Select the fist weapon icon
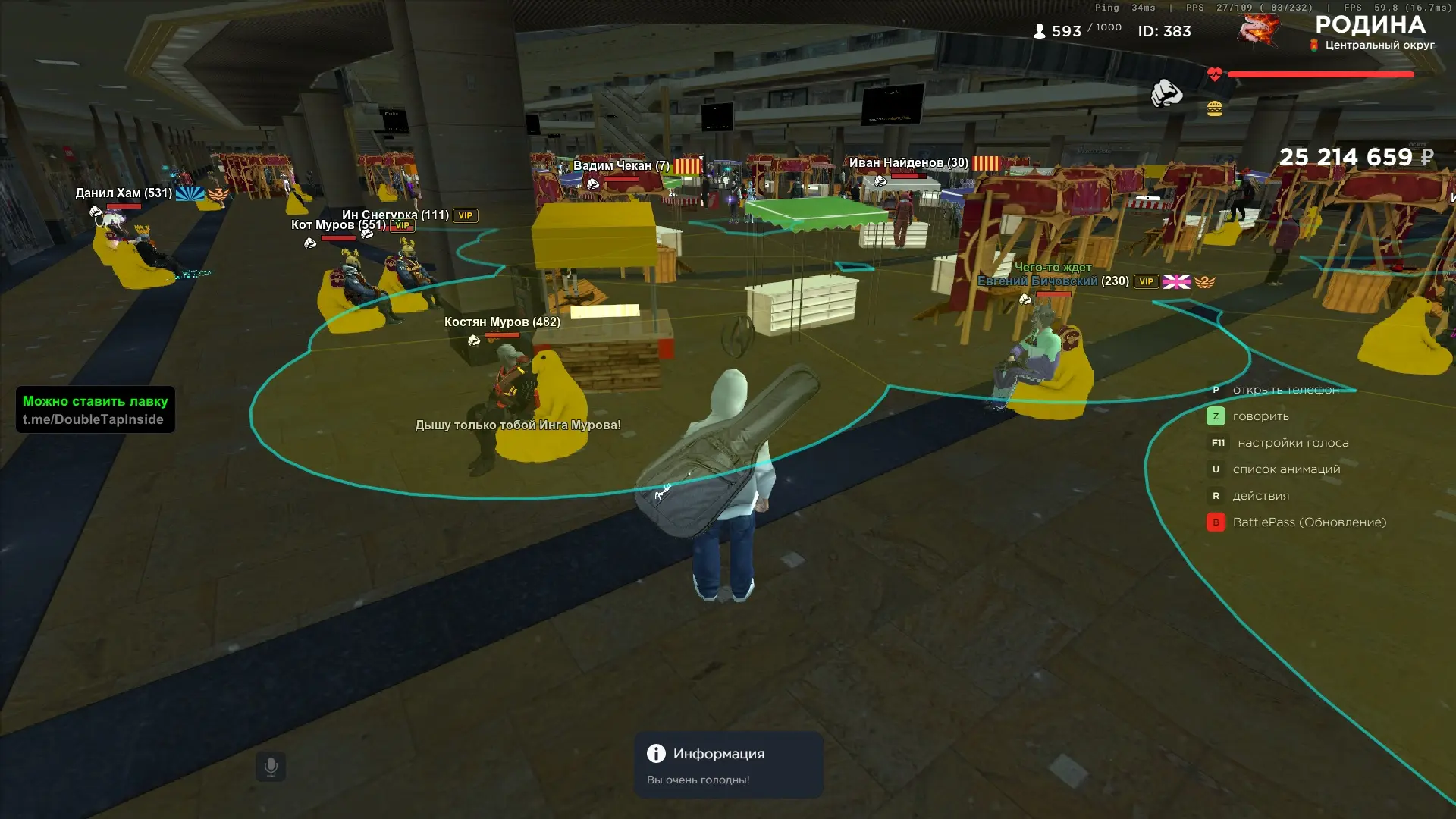1456x819 pixels. 1166,94
